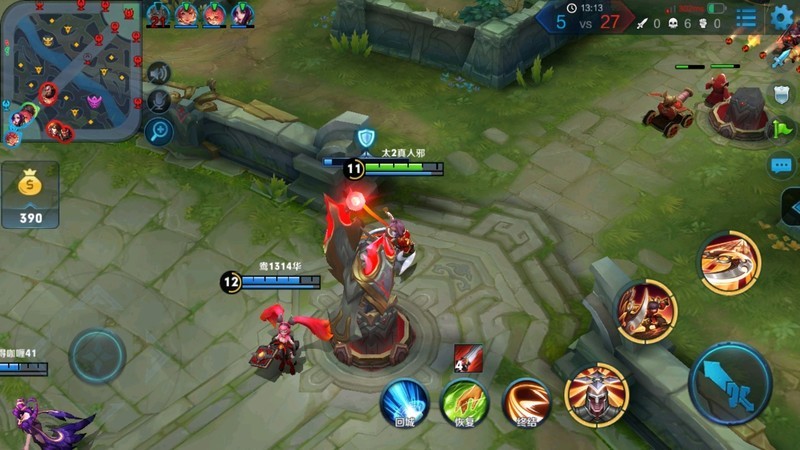Use the spinning blade ultimate skill

pos(729,262)
